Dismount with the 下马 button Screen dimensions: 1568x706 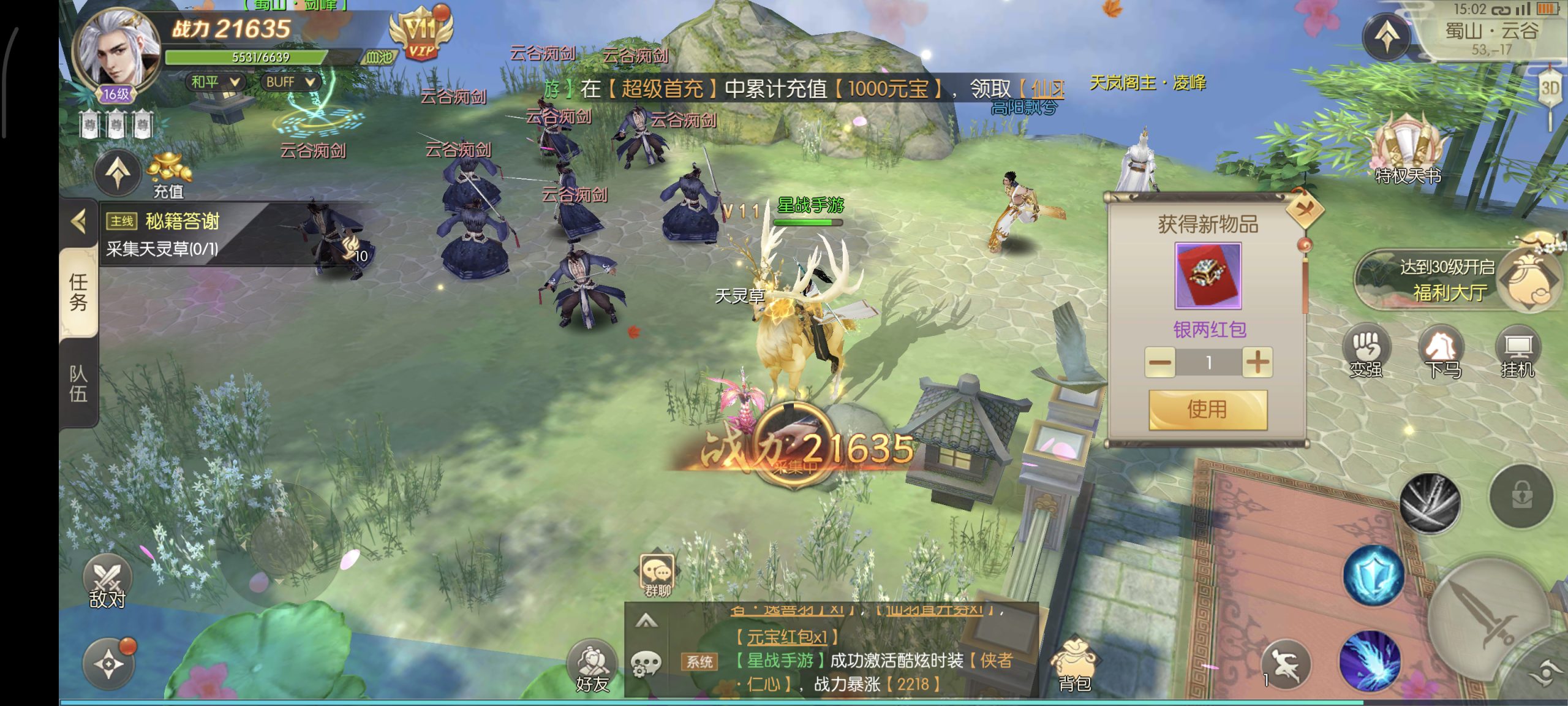(x=1442, y=354)
